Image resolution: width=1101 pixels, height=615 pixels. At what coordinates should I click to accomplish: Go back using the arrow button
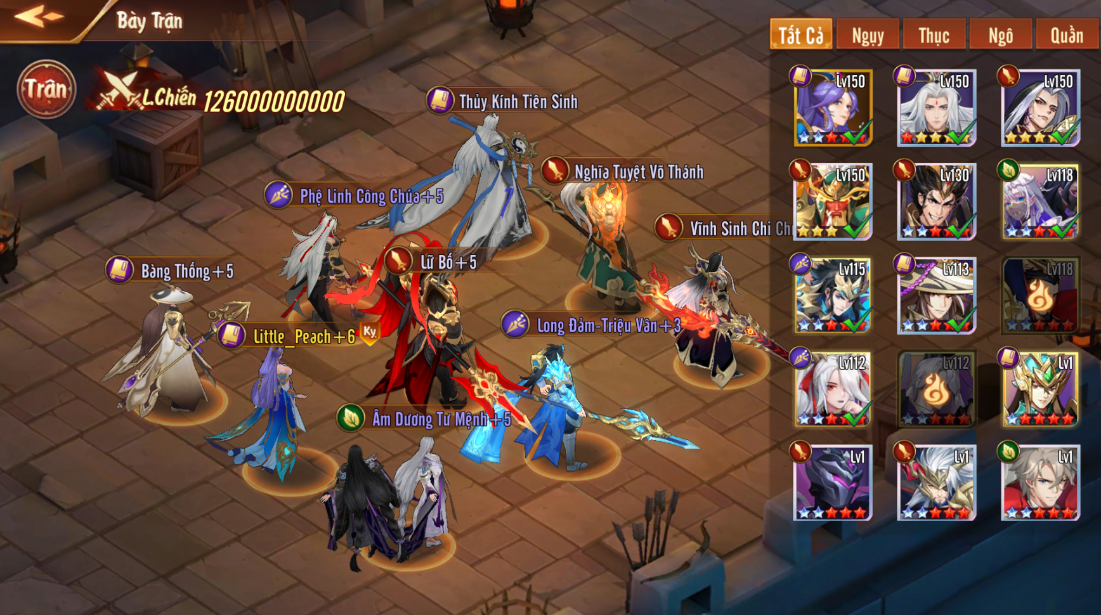[39, 17]
